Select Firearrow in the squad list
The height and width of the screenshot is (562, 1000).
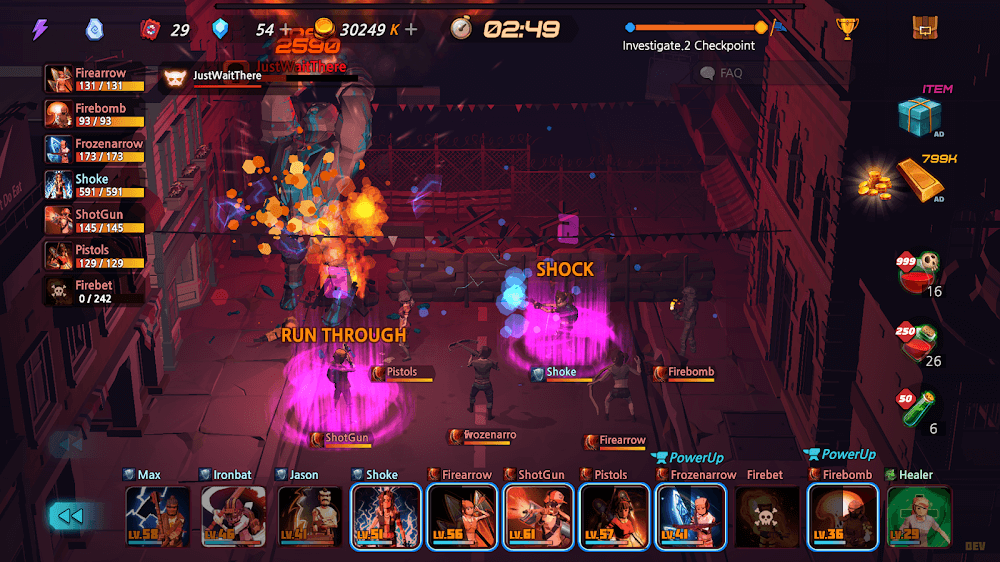(x=95, y=79)
